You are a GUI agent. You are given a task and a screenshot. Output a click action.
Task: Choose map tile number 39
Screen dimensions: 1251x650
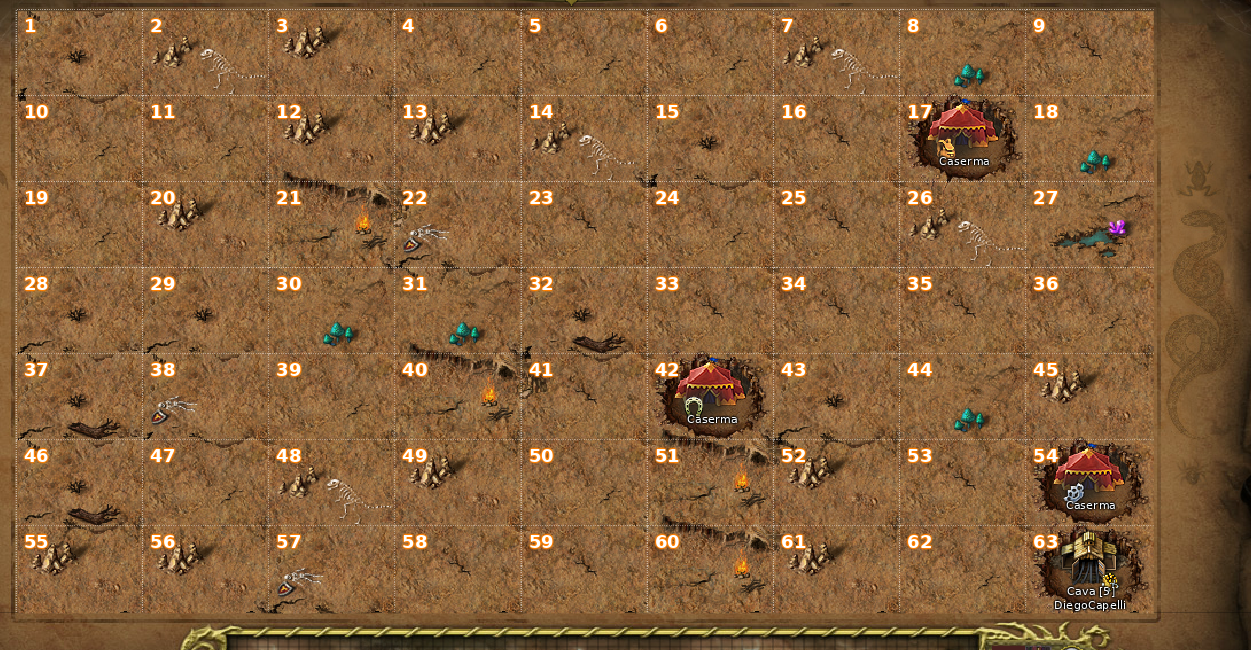click(x=332, y=397)
